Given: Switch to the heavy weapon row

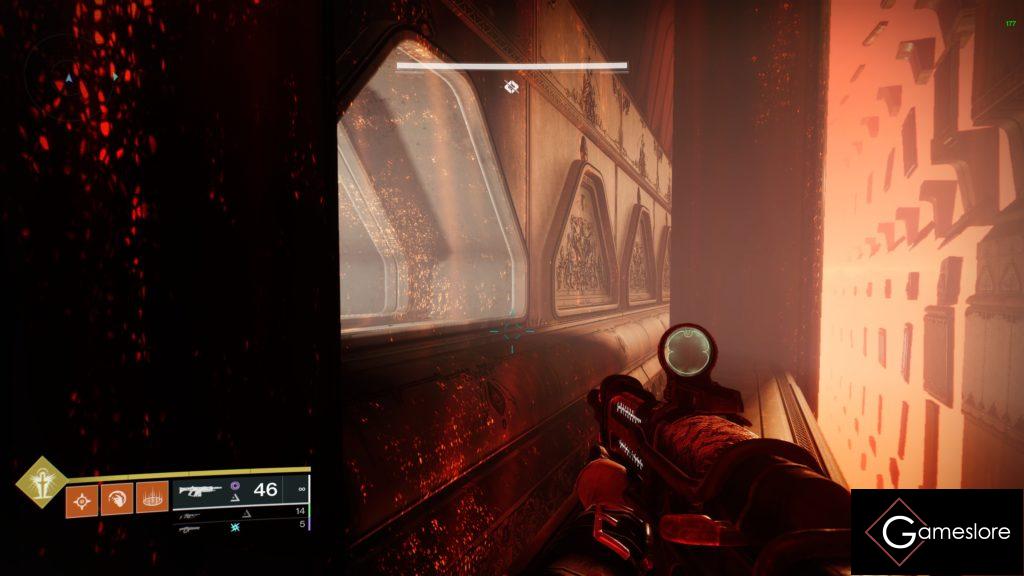Looking at the screenshot, I should pyautogui.click(x=240, y=524).
